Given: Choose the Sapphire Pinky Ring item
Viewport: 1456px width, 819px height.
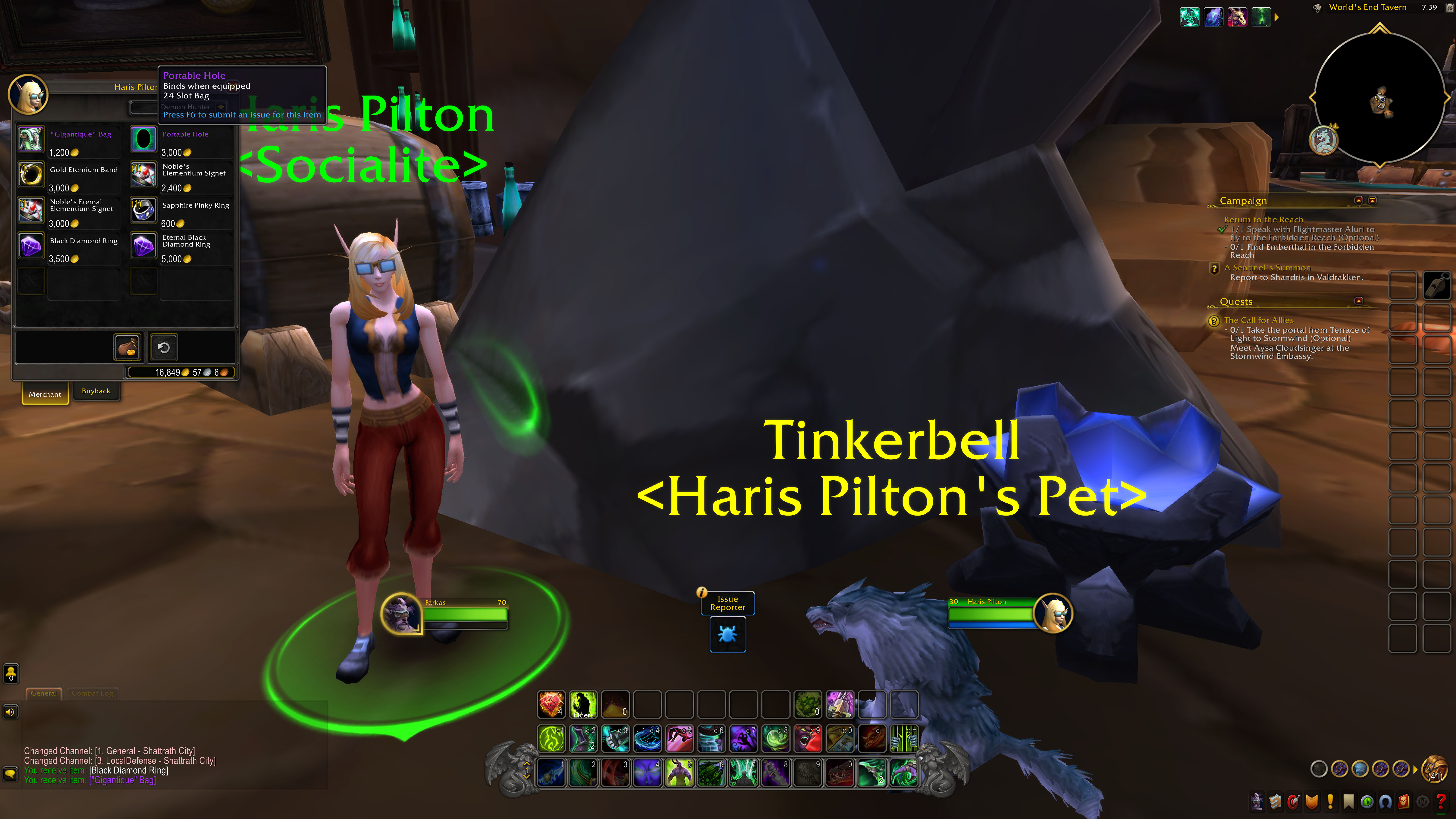Looking at the screenshot, I should pyautogui.click(x=144, y=210).
